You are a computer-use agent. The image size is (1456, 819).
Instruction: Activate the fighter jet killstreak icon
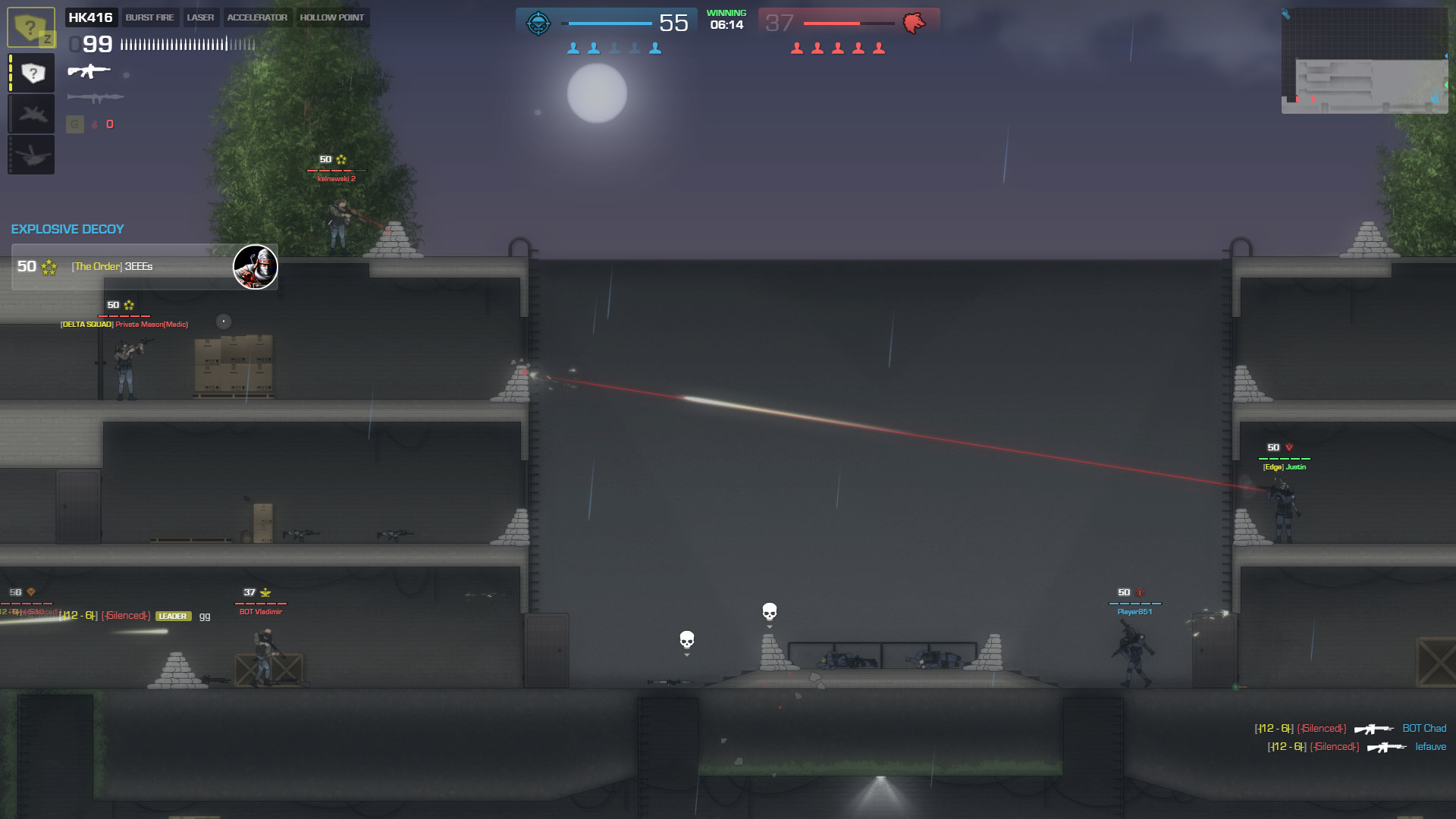click(x=31, y=114)
